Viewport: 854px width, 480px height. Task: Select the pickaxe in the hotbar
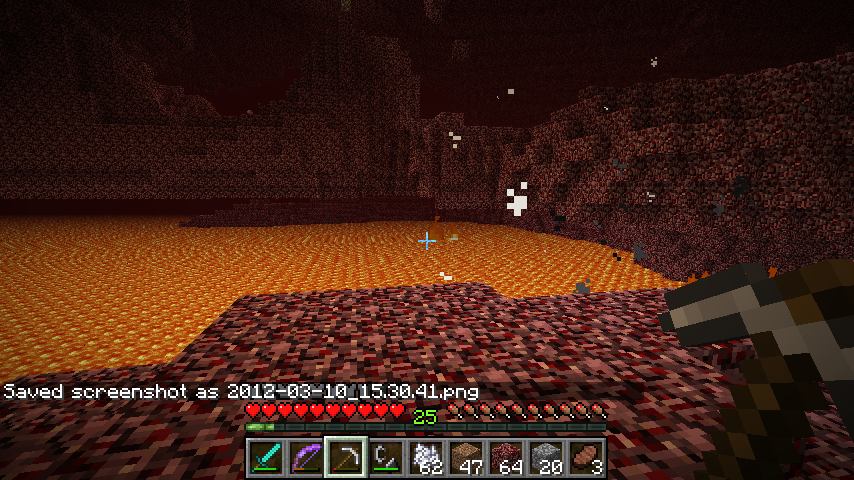346,457
